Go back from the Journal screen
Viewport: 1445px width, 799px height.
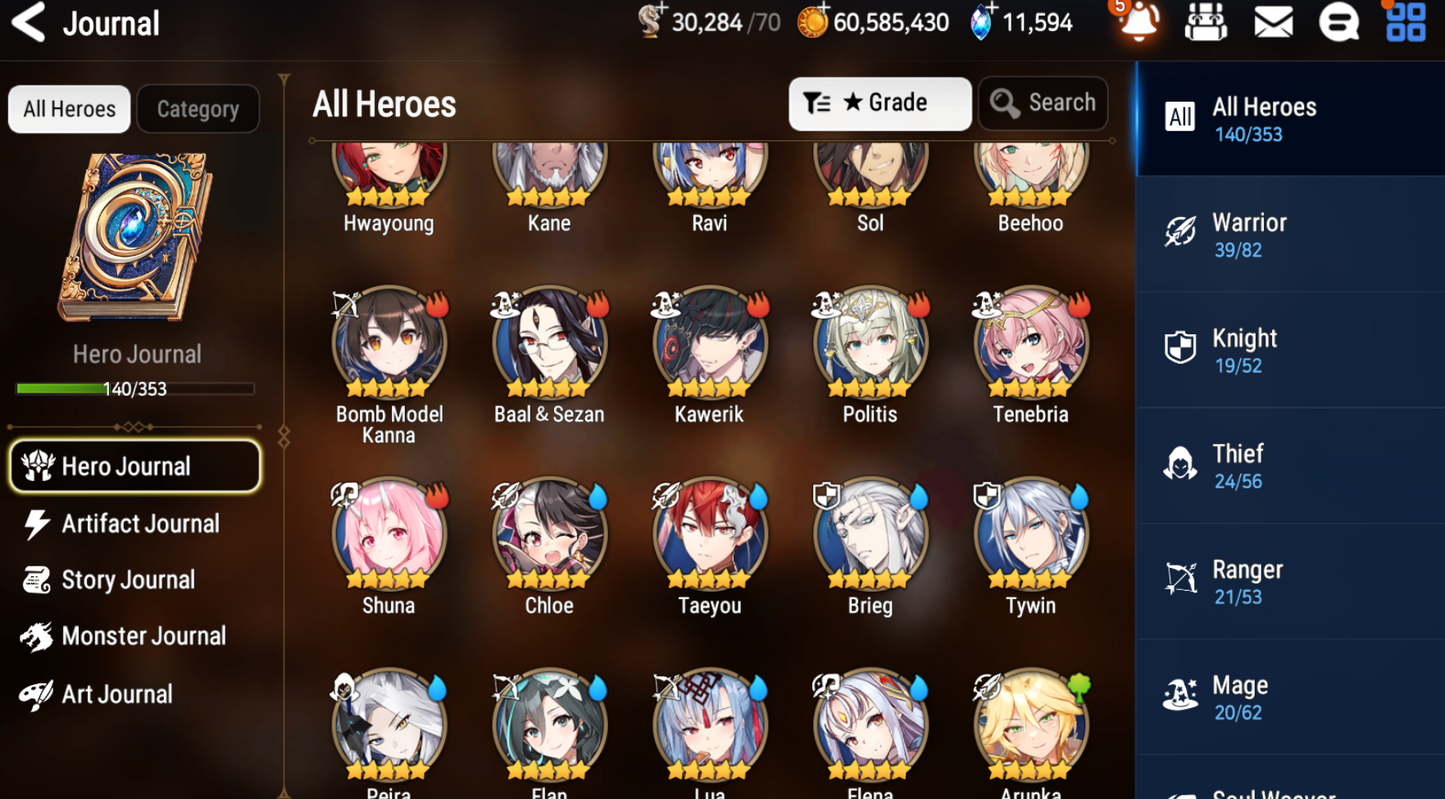[30, 23]
